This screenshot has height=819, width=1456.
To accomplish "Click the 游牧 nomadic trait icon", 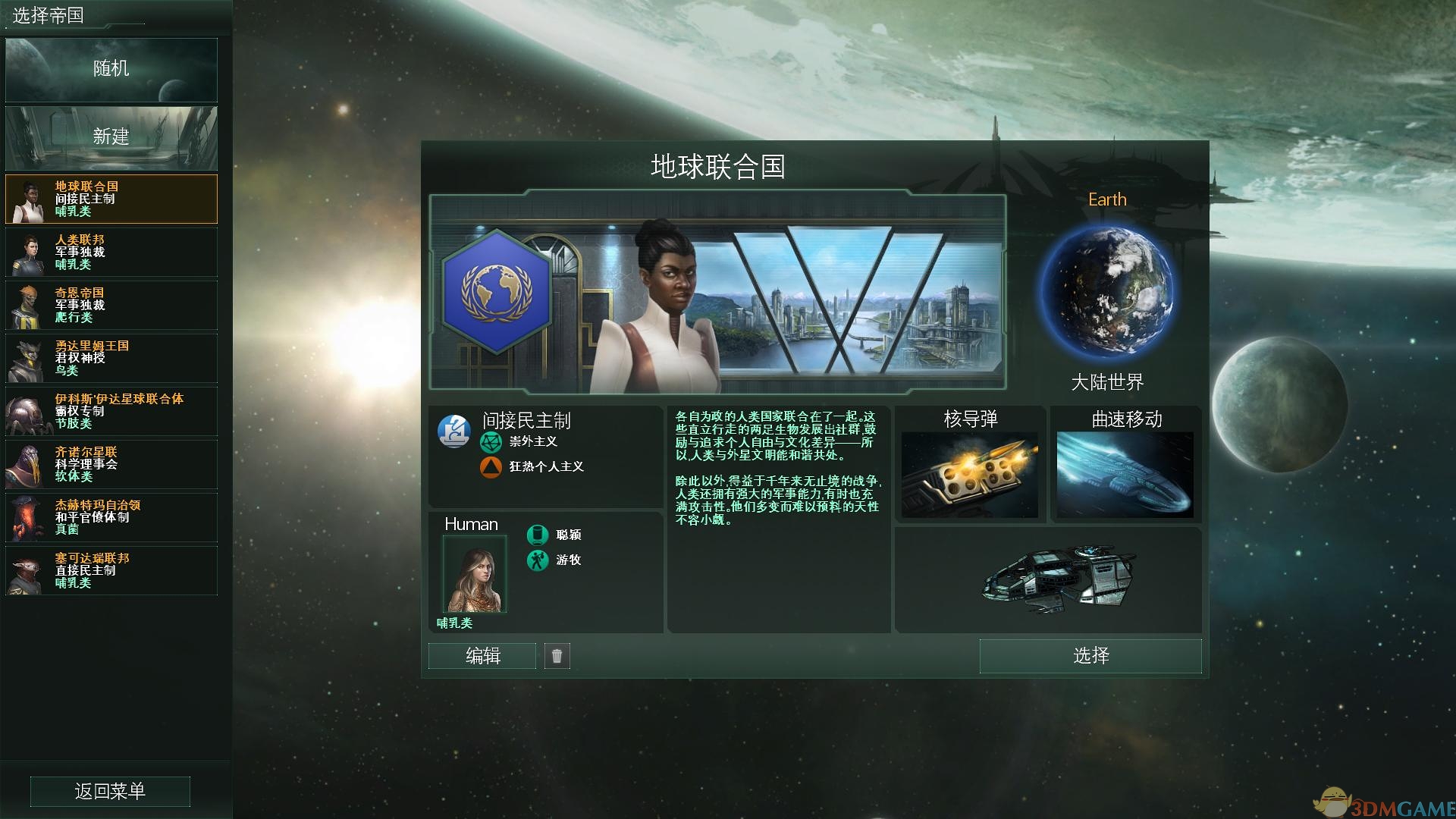I will click(538, 562).
